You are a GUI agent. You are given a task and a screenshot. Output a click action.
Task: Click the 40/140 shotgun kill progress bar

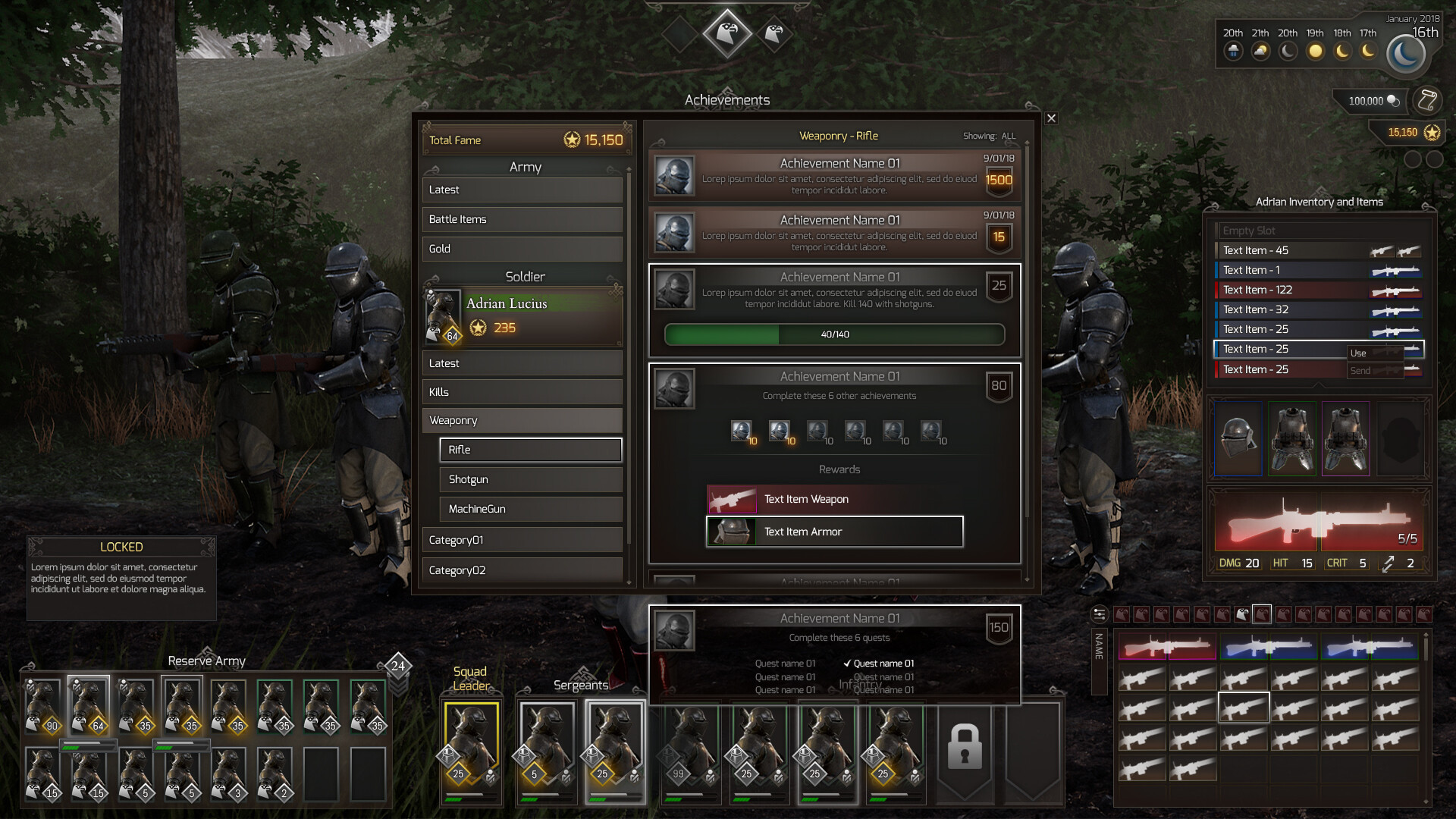point(834,334)
